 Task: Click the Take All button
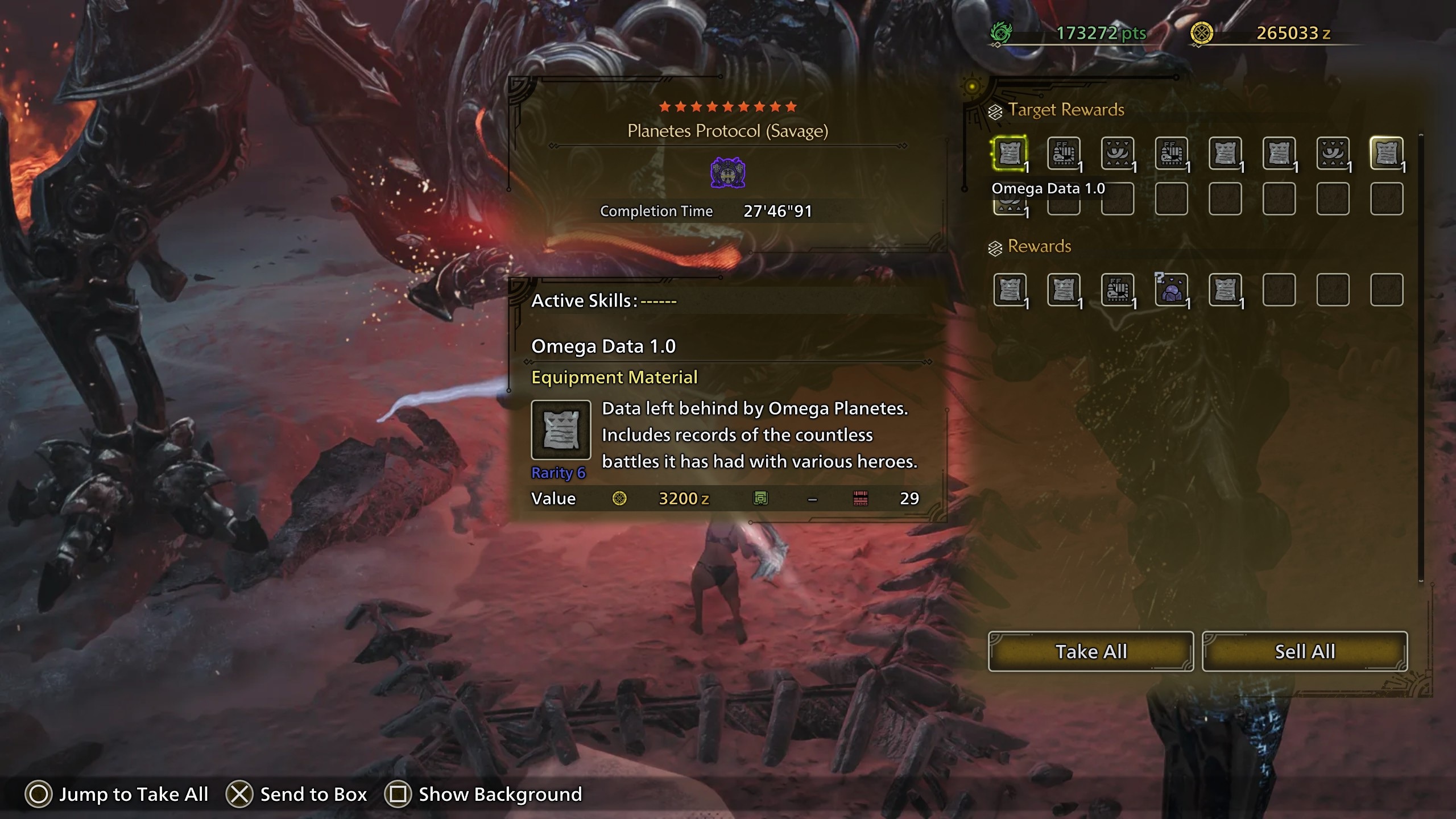click(1090, 651)
